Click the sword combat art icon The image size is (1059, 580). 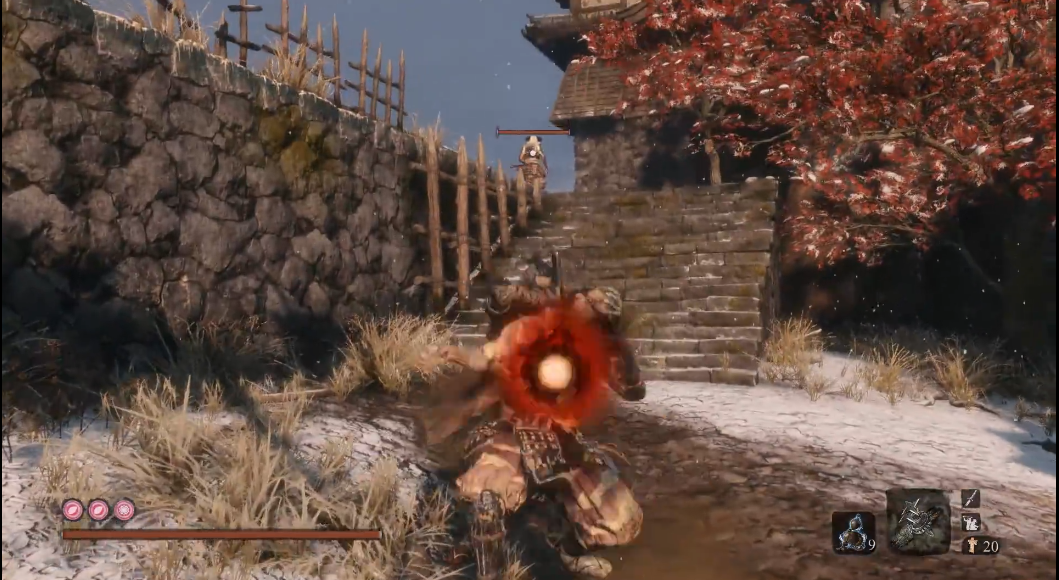point(970,498)
